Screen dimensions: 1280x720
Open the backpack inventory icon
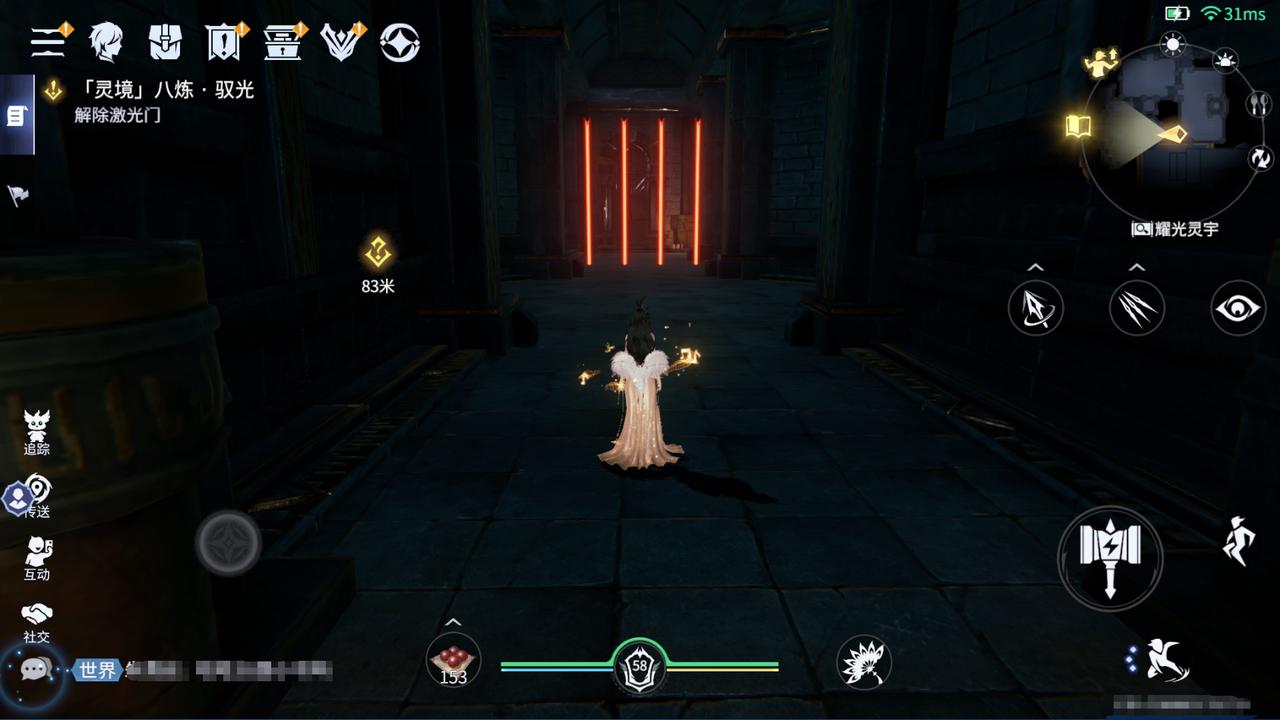(x=164, y=42)
